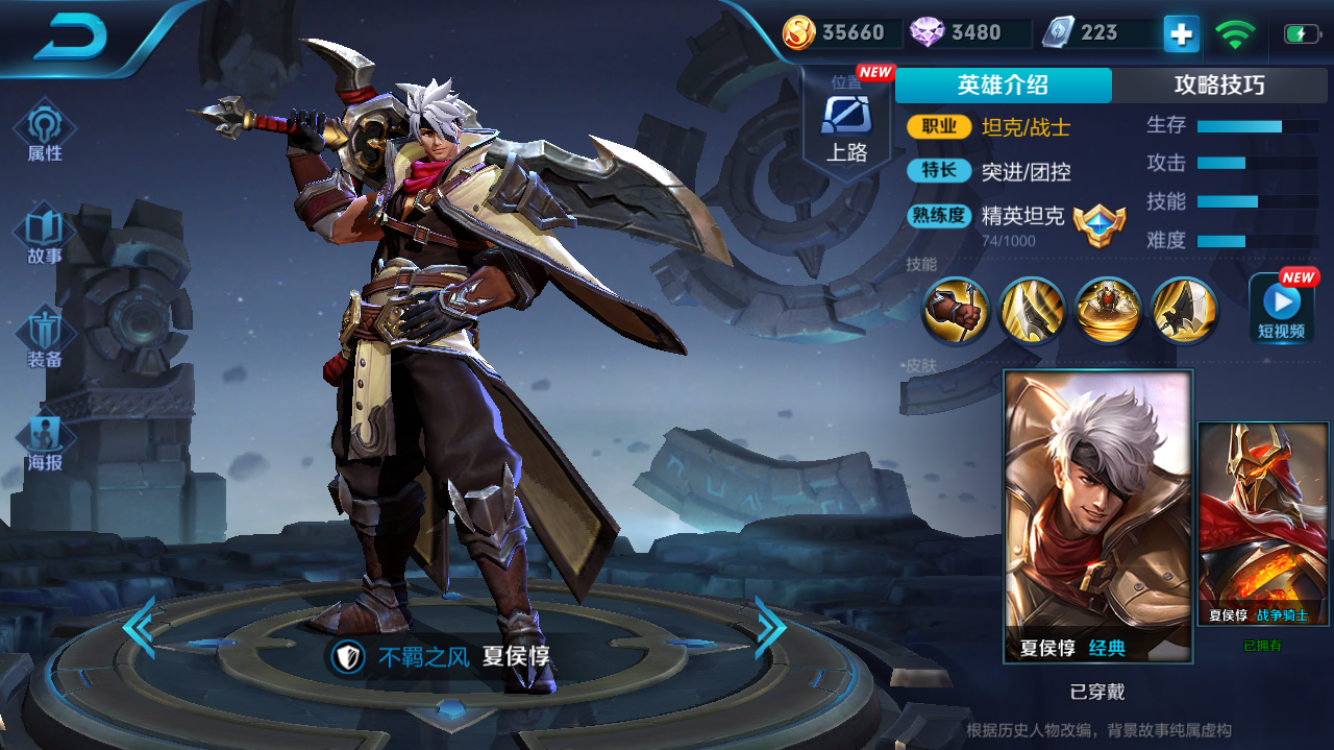Click the 精英坦克 proficiency badge
The height and width of the screenshot is (750, 1334).
point(1099,225)
